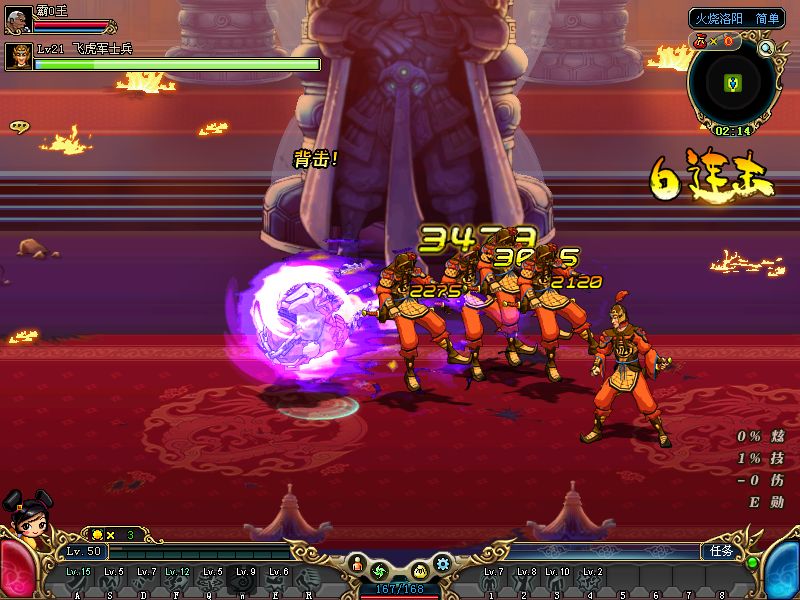Open the chat speech bubble icon
The image size is (800, 600).
18,126
